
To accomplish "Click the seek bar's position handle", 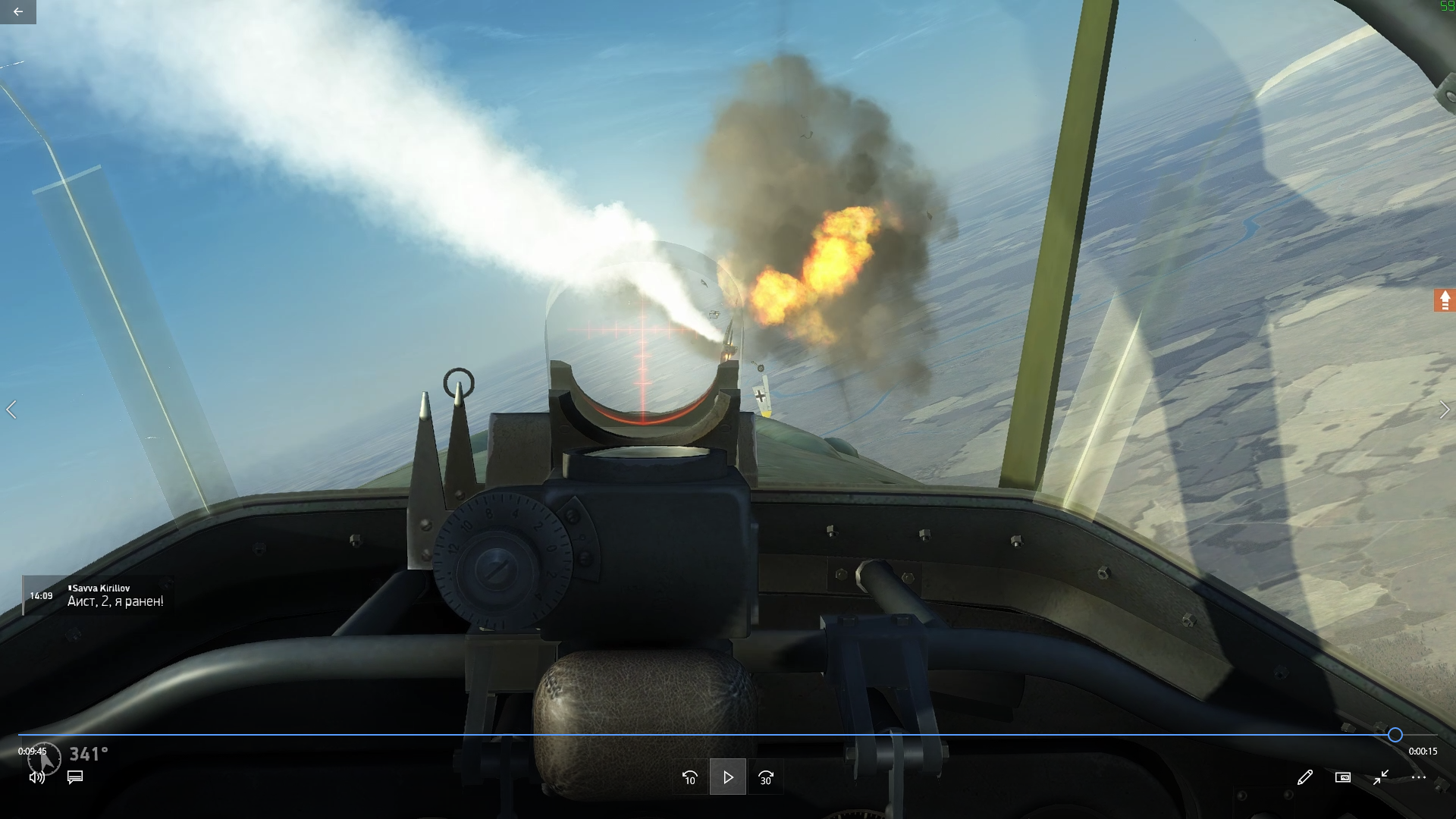I will pyautogui.click(x=1395, y=735).
